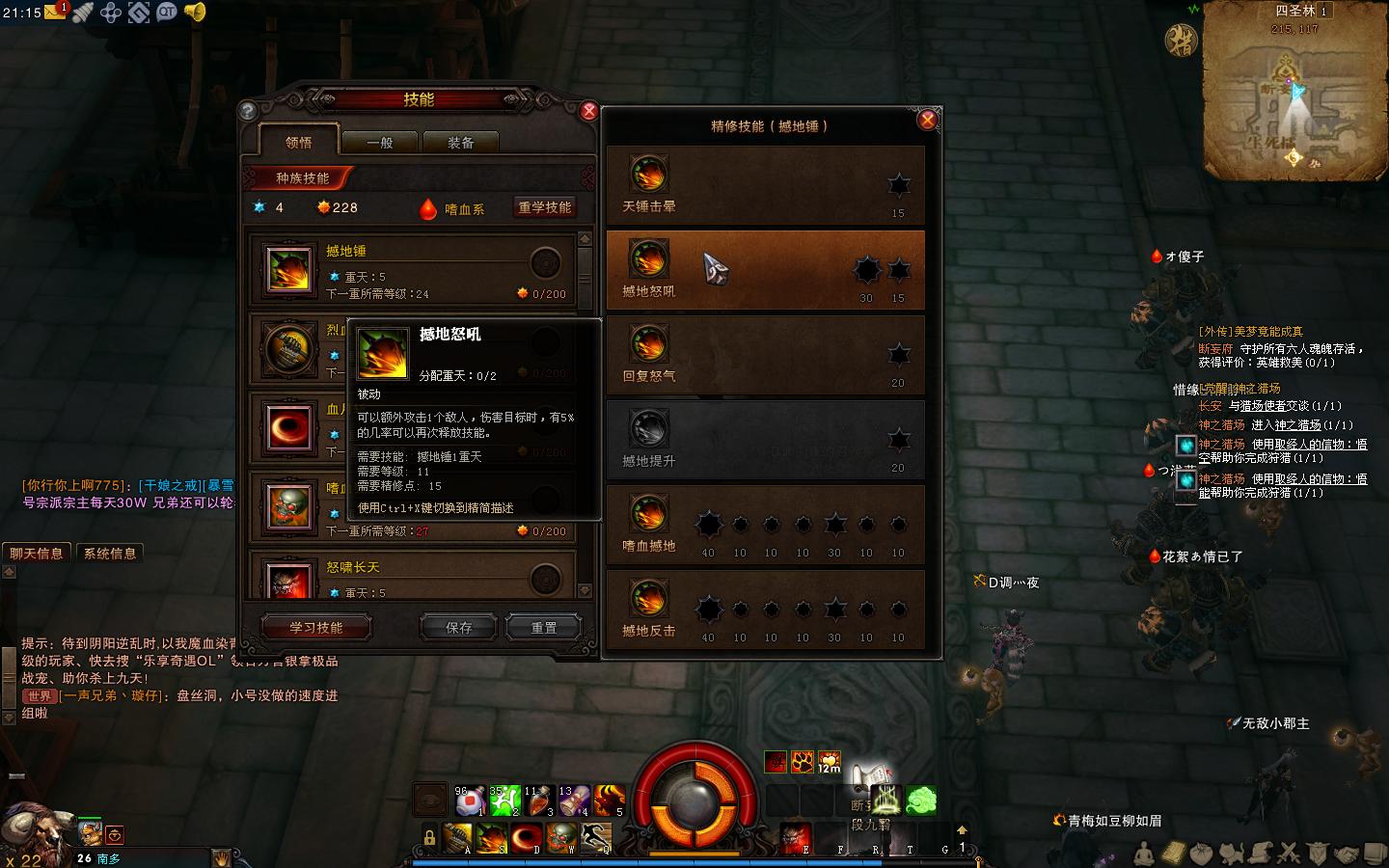Click the 学习技能 button
Viewport: 1389px width, 868px height.
[x=316, y=628]
